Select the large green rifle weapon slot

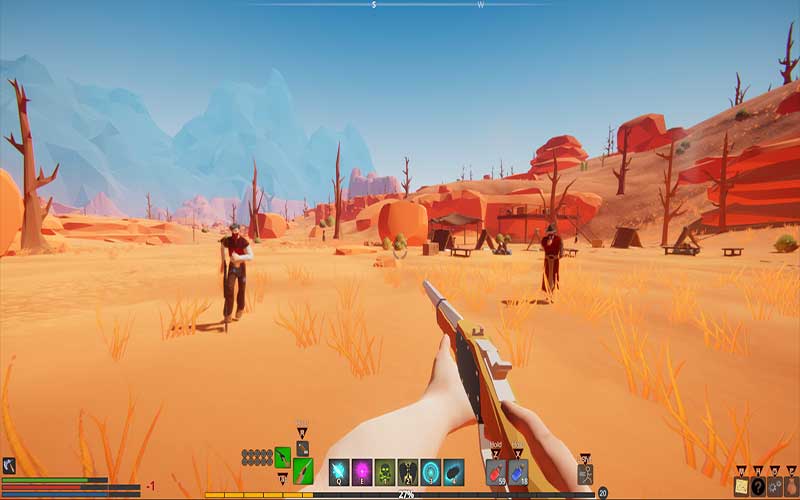point(303,471)
